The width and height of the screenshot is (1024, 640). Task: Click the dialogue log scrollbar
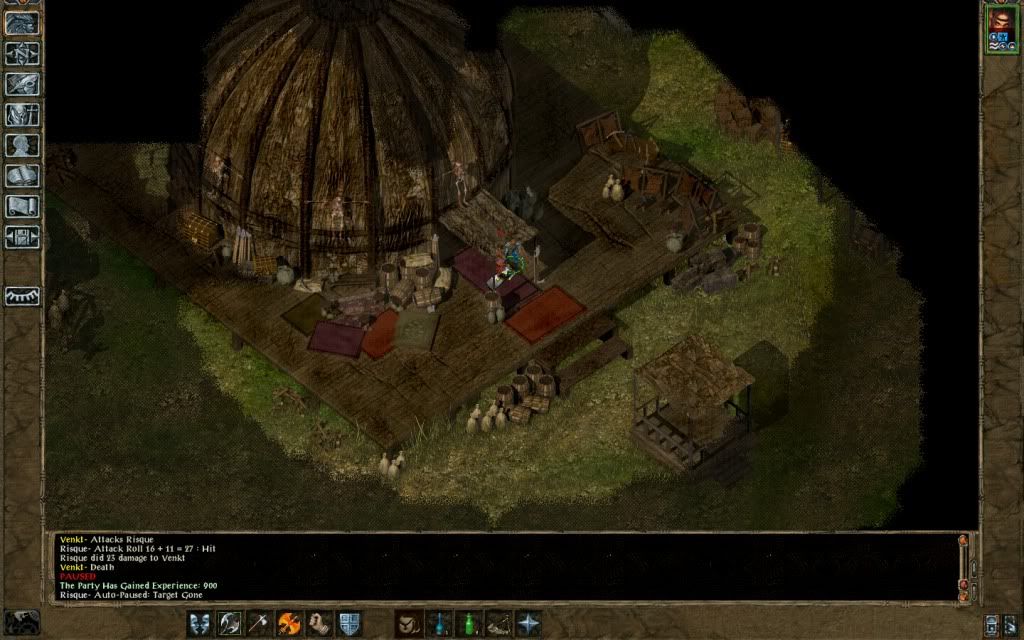[963, 566]
